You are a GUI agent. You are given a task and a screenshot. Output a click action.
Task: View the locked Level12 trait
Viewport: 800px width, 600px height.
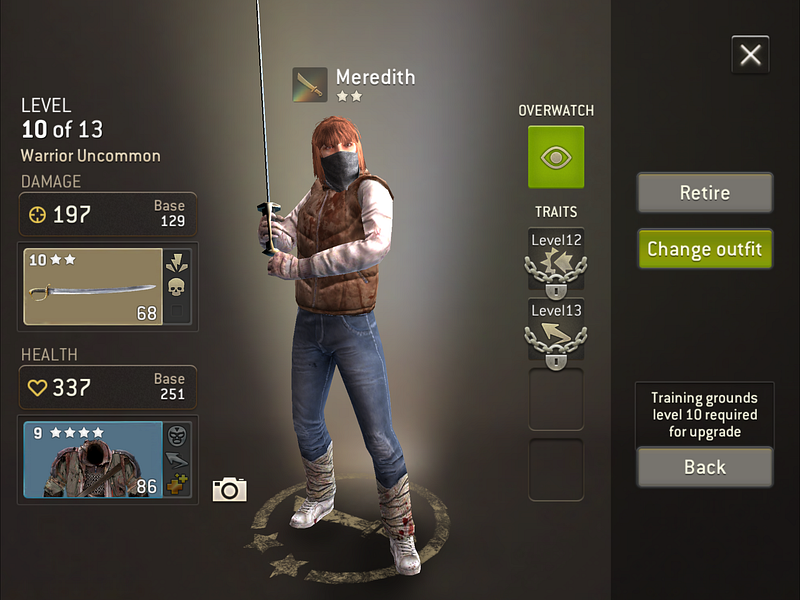[556, 263]
